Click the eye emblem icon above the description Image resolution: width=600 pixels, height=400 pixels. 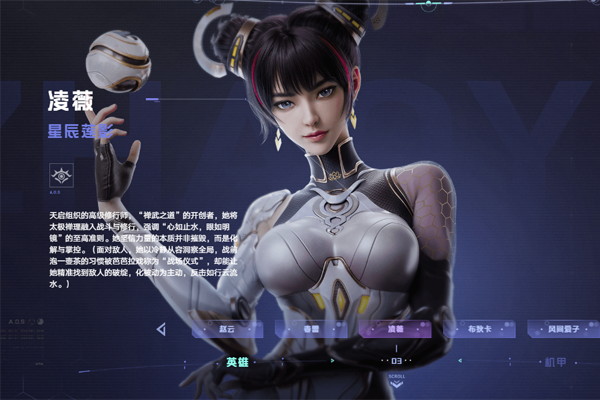tap(60, 176)
